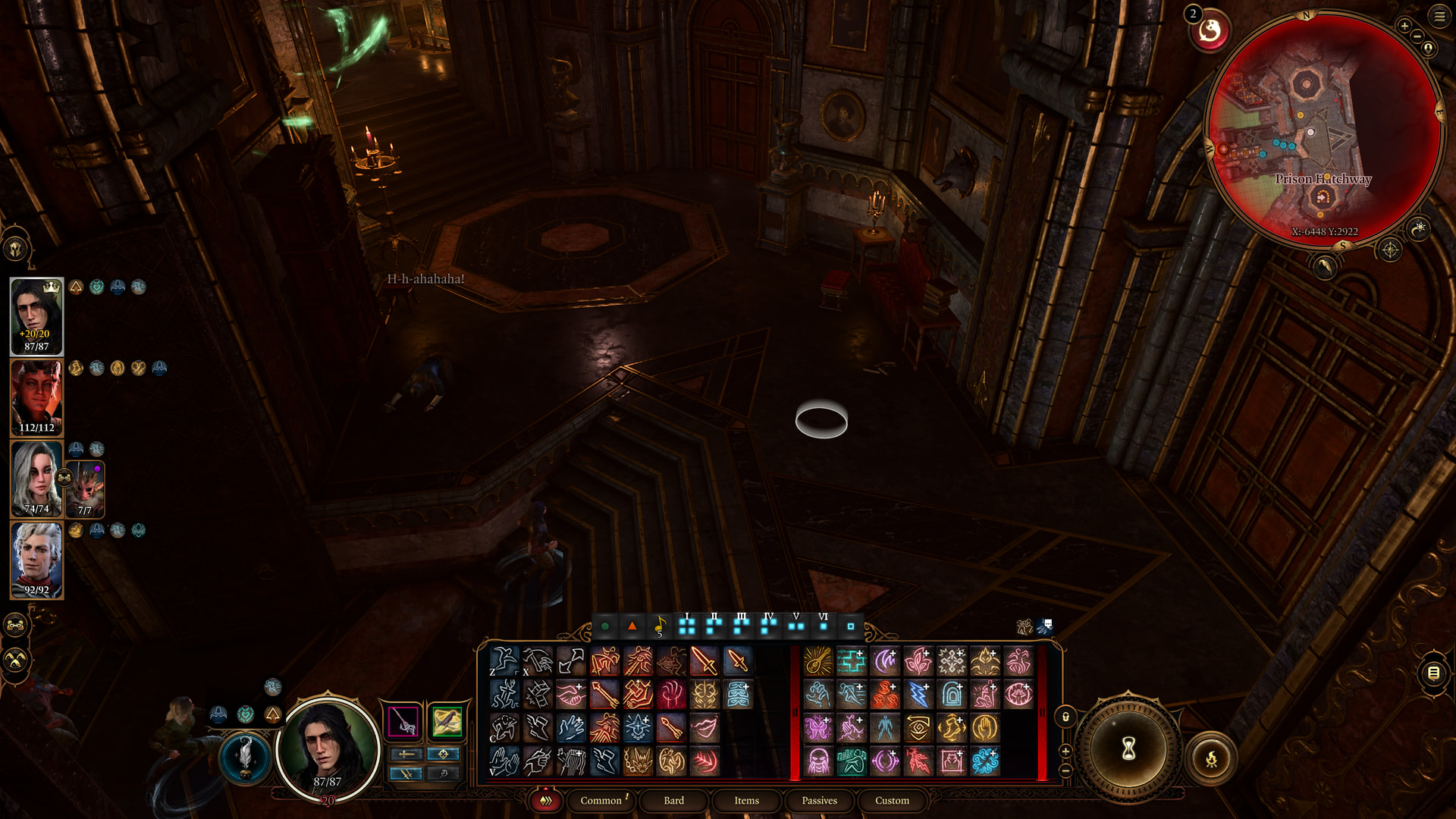Cast the blue lightning bolt spell

tap(918, 695)
